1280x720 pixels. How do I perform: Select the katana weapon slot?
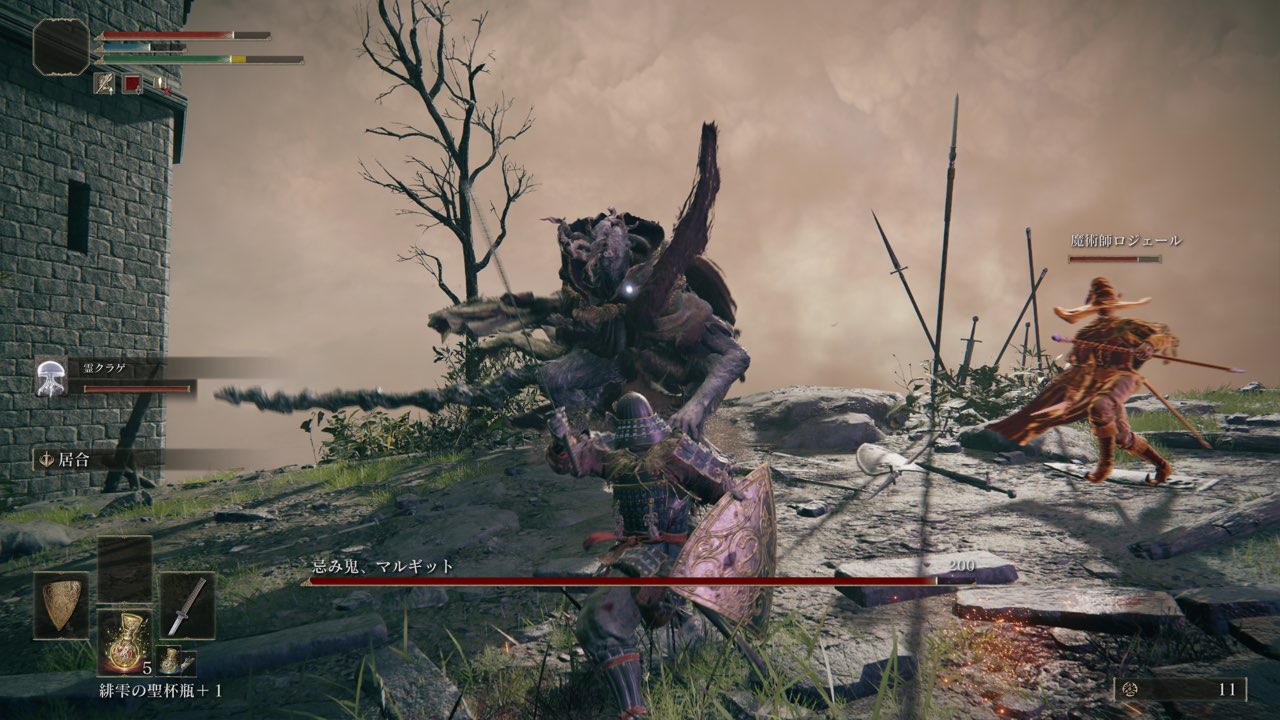(x=187, y=605)
